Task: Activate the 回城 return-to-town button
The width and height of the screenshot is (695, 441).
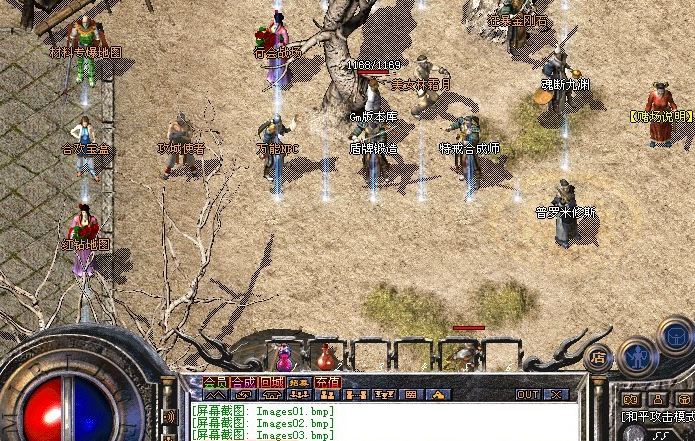Action: [x=271, y=382]
